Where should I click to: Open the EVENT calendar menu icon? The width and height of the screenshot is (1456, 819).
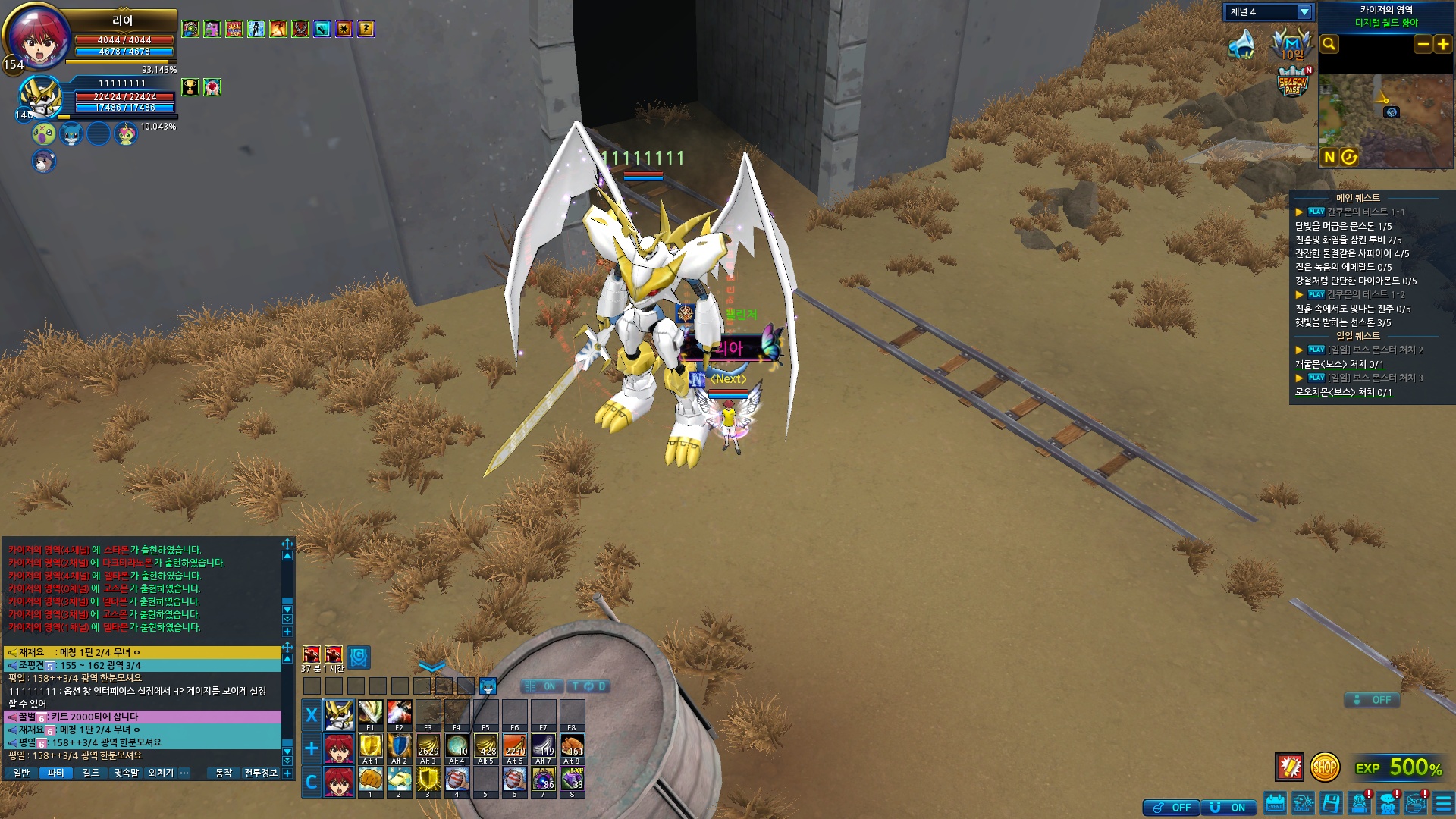(x=1276, y=804)
